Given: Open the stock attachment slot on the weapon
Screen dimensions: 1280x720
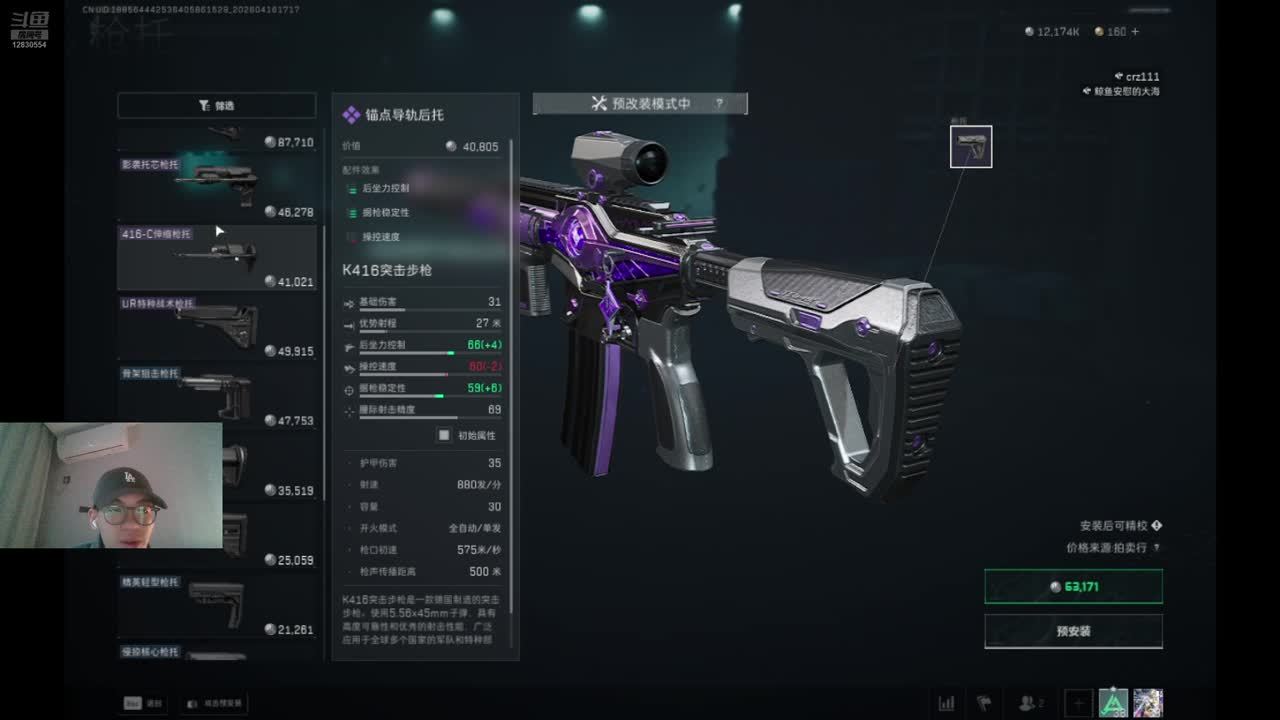Looking at the screenshot, I should pyautogui.click(x=971, y=147).
